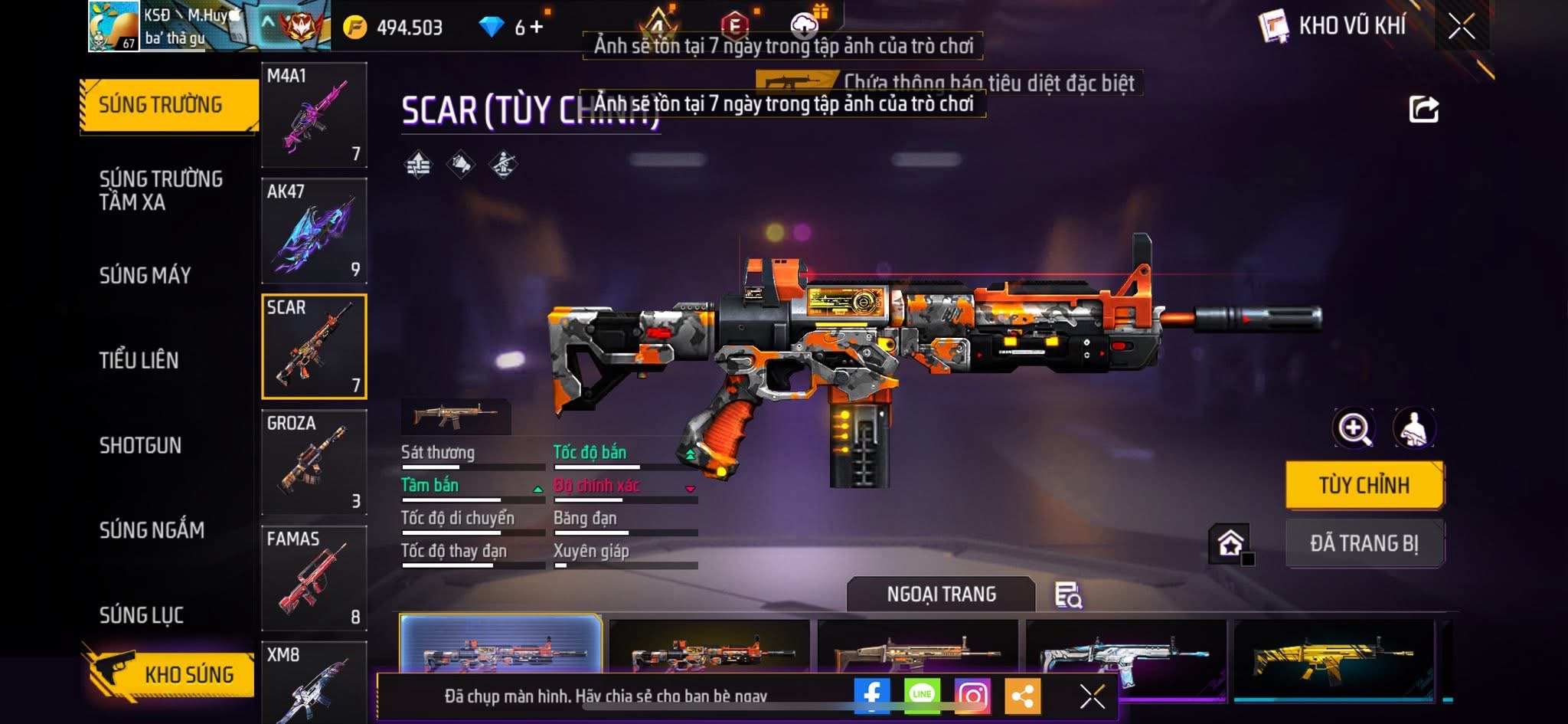Close the weapon vault screen

coord(1462,27)
